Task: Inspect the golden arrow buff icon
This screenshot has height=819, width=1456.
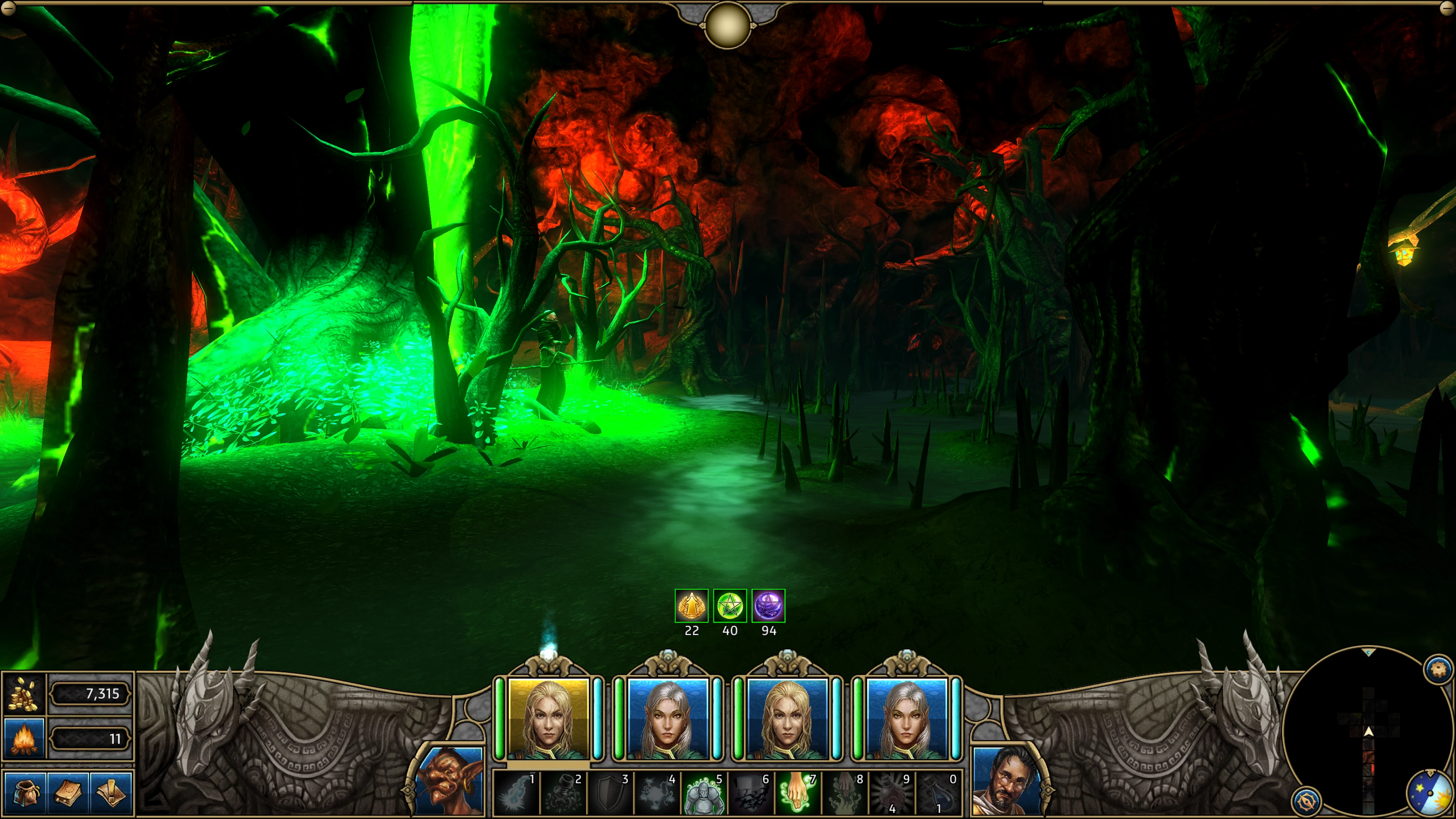Action: coord(691,605)
